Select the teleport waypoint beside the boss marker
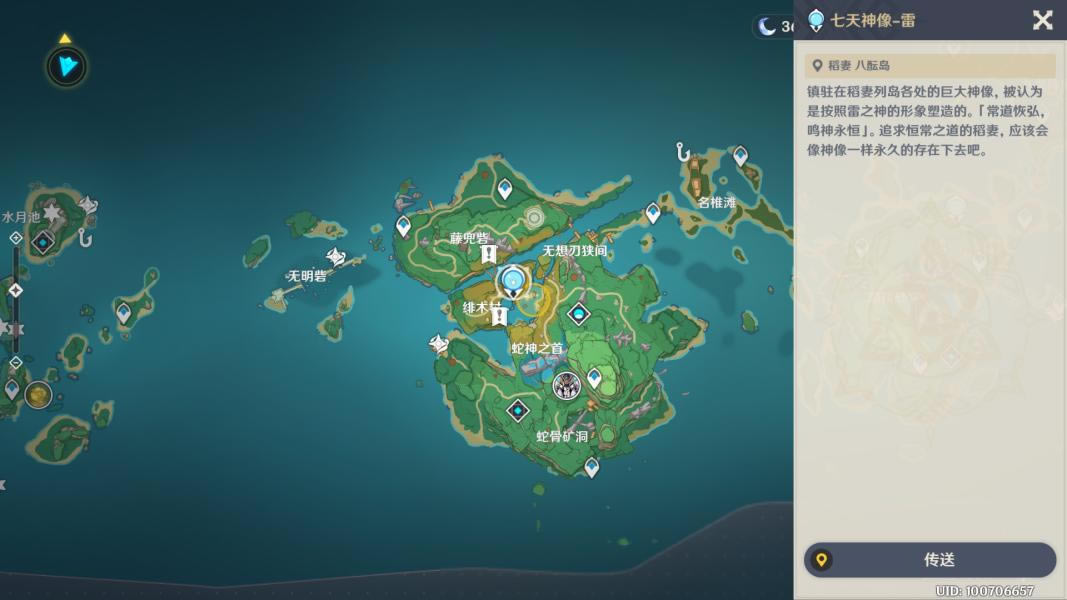Viewport: 1067px width, 600px height. pos(594,378)
